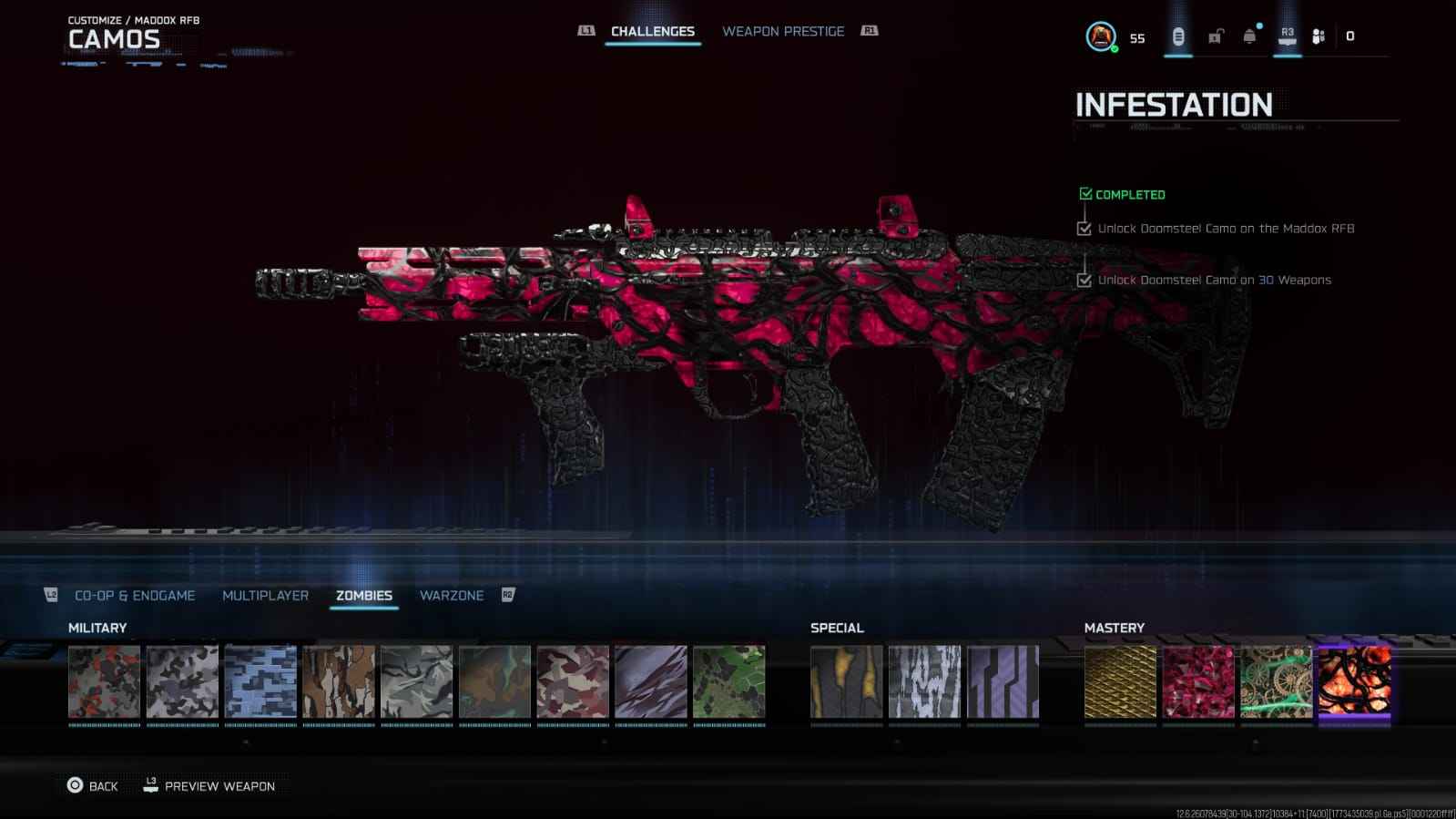Select the Co-op & Endgame camo category
Screen dimensions: 1456x819
pyautogui.click(x=135, y=596)
